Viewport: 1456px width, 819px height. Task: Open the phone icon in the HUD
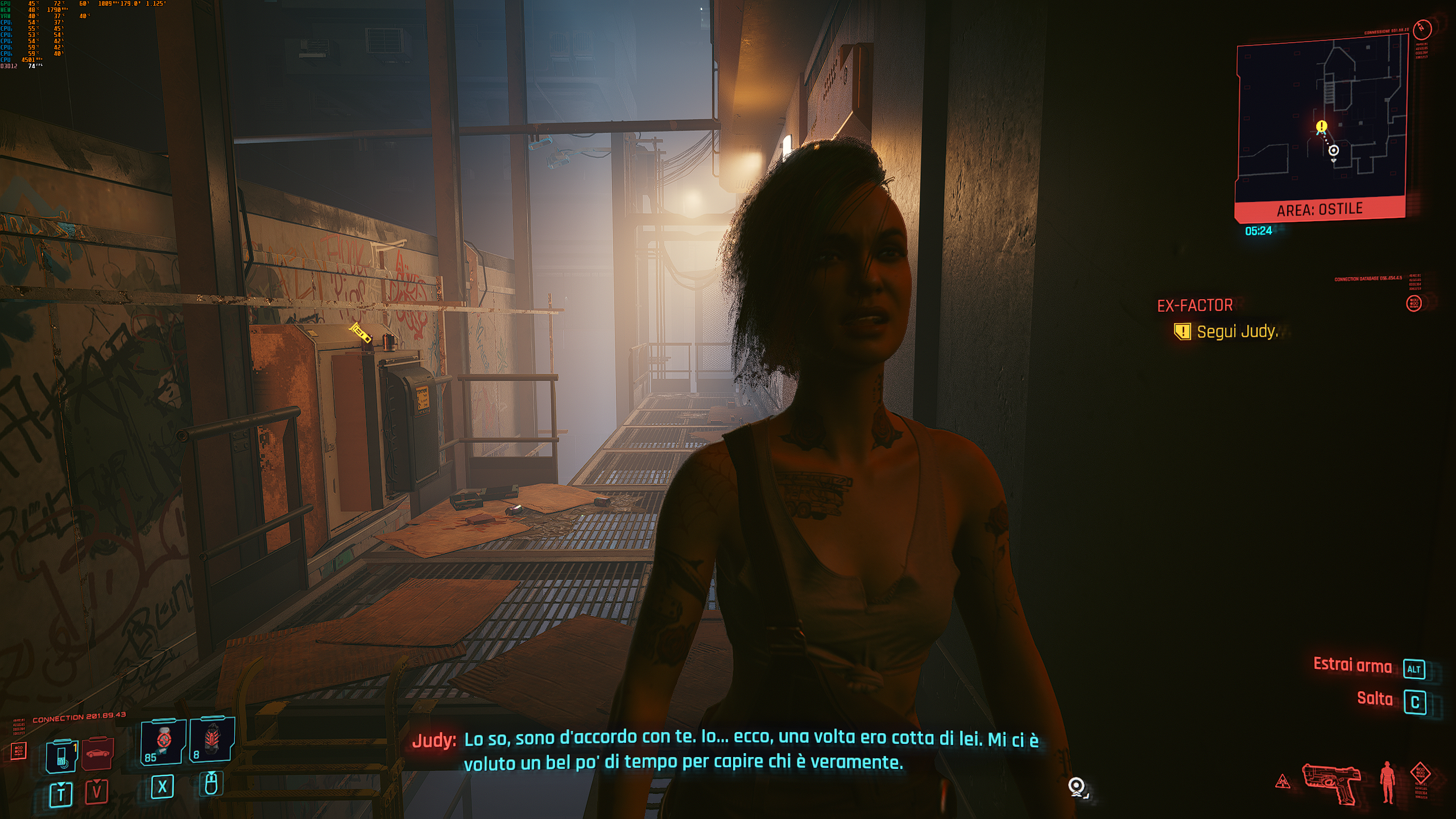[61, 756]
